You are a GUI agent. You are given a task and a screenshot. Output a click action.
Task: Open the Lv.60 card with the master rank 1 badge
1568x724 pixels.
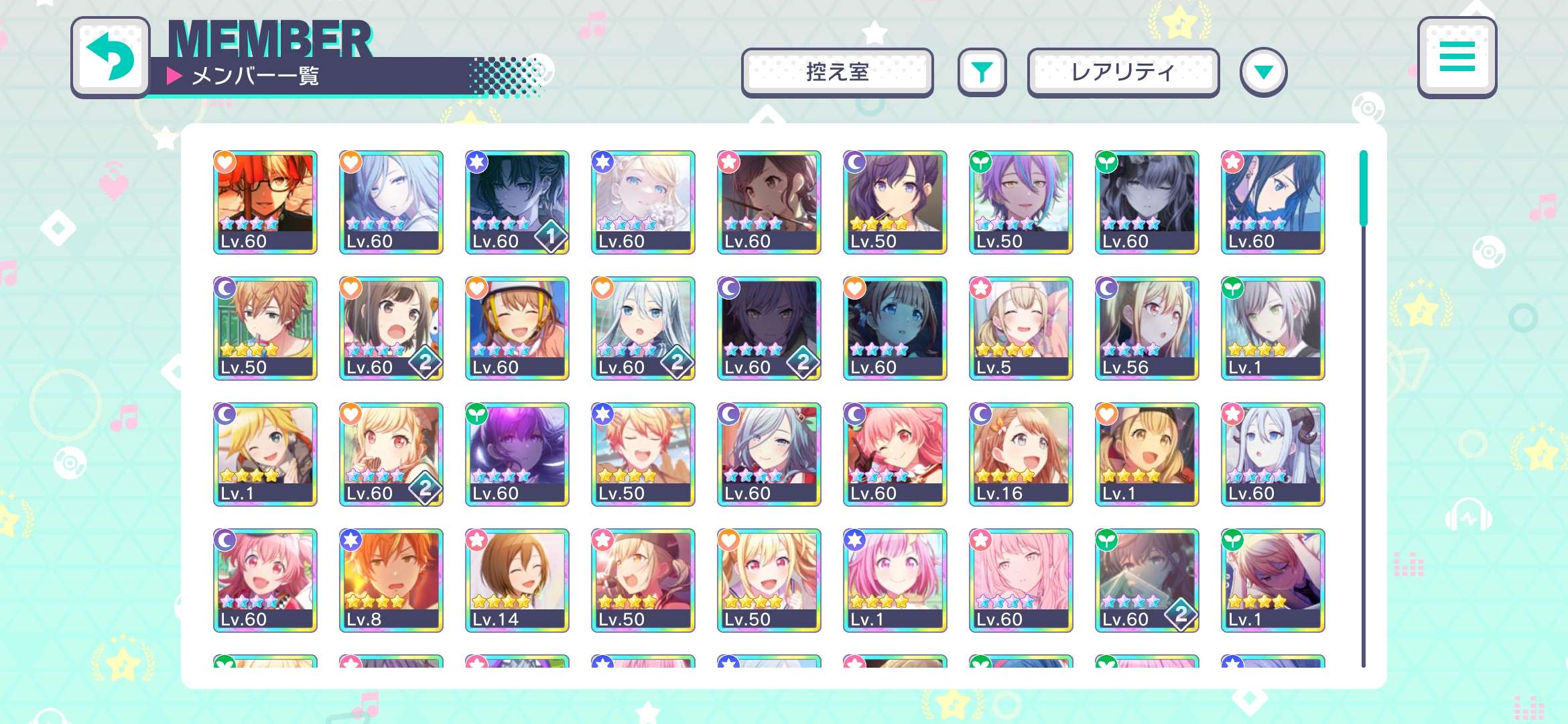click(x=517, y=201)
